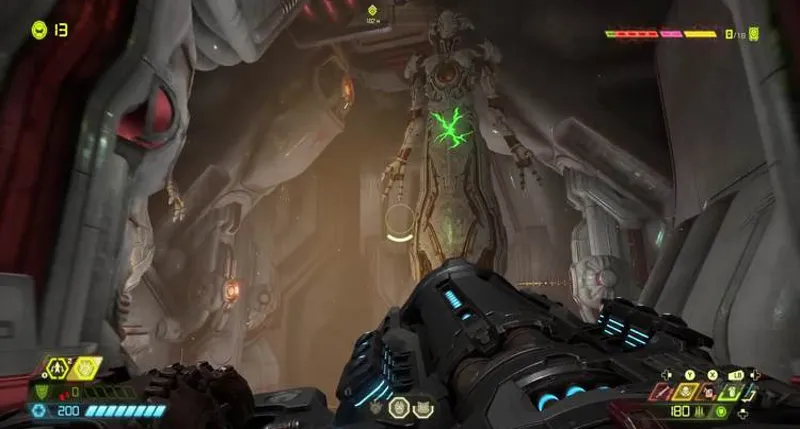Trigger the yellow Blood Punch icon

(x=86, y=369)
